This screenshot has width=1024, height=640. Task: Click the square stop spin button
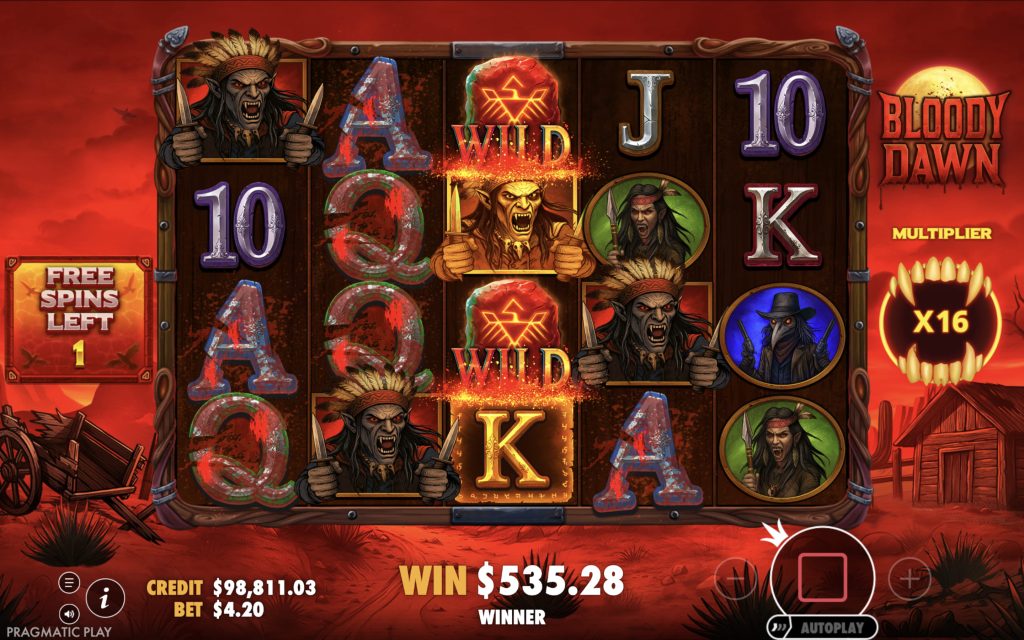pyautogui.click(x=822, y=577)
